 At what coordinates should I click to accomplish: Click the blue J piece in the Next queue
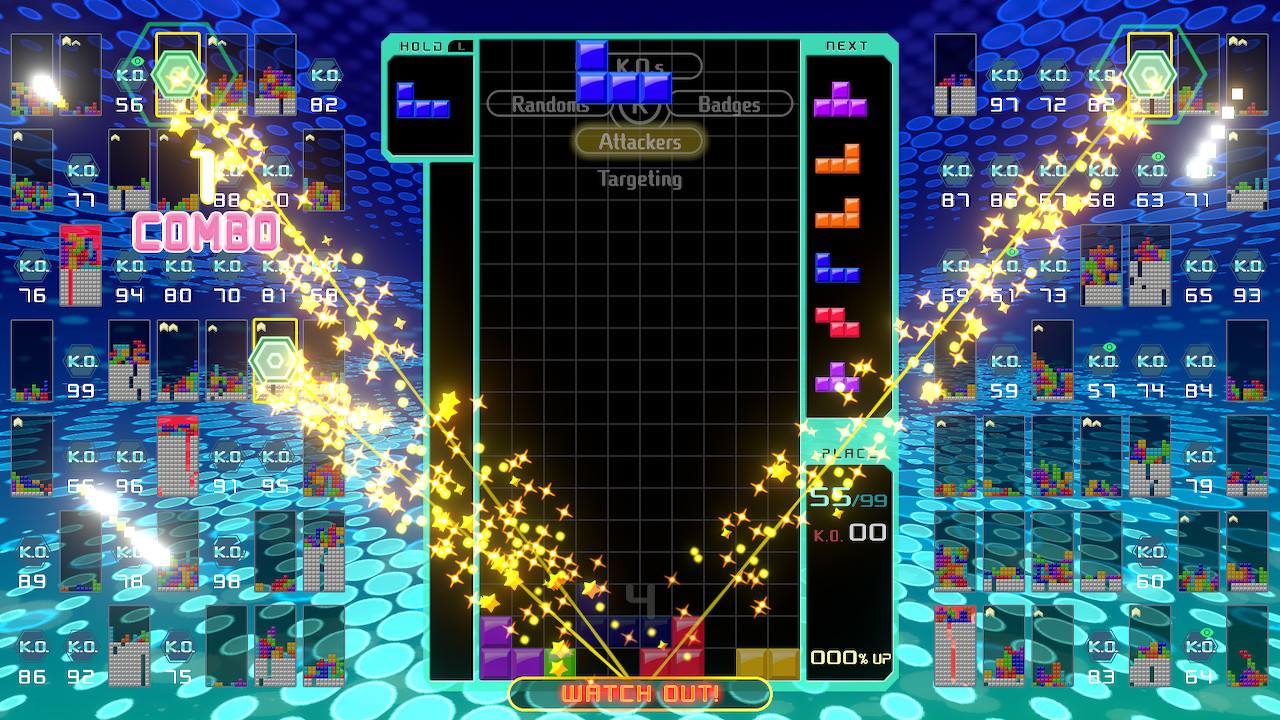coord(836,268)
